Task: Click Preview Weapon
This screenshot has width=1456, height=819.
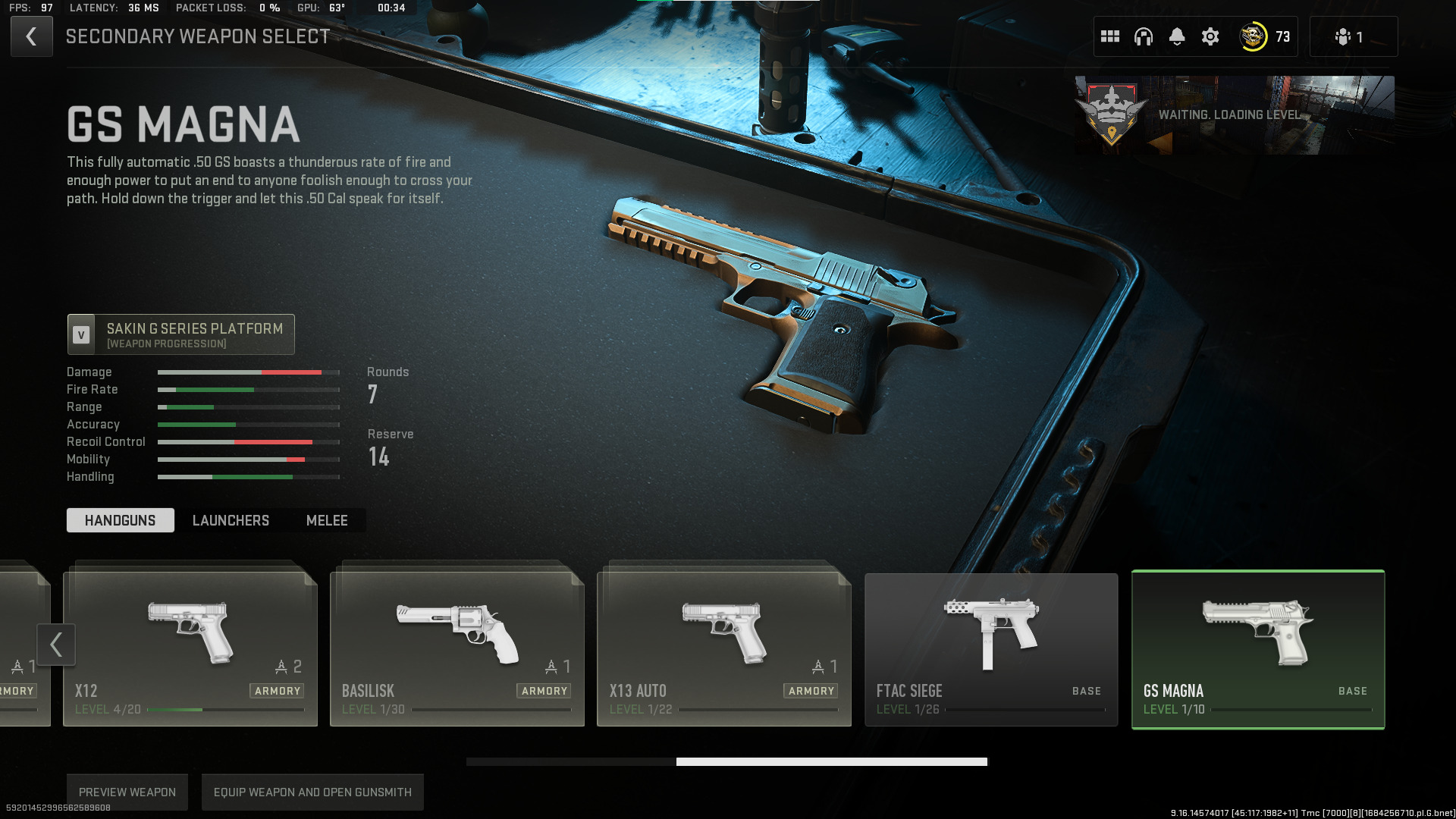Action: (127, 792)
